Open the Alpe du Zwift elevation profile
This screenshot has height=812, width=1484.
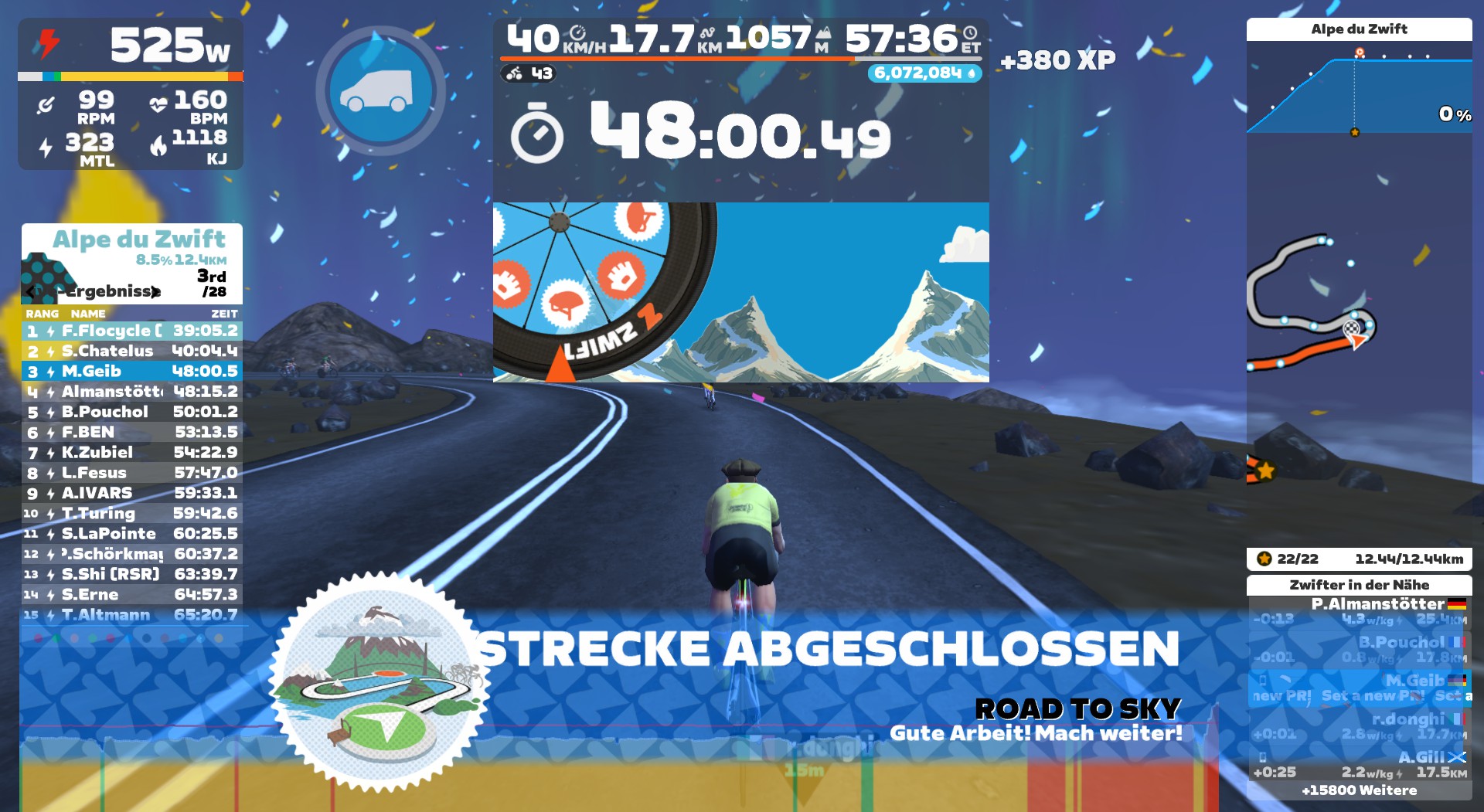point(1359,85)
